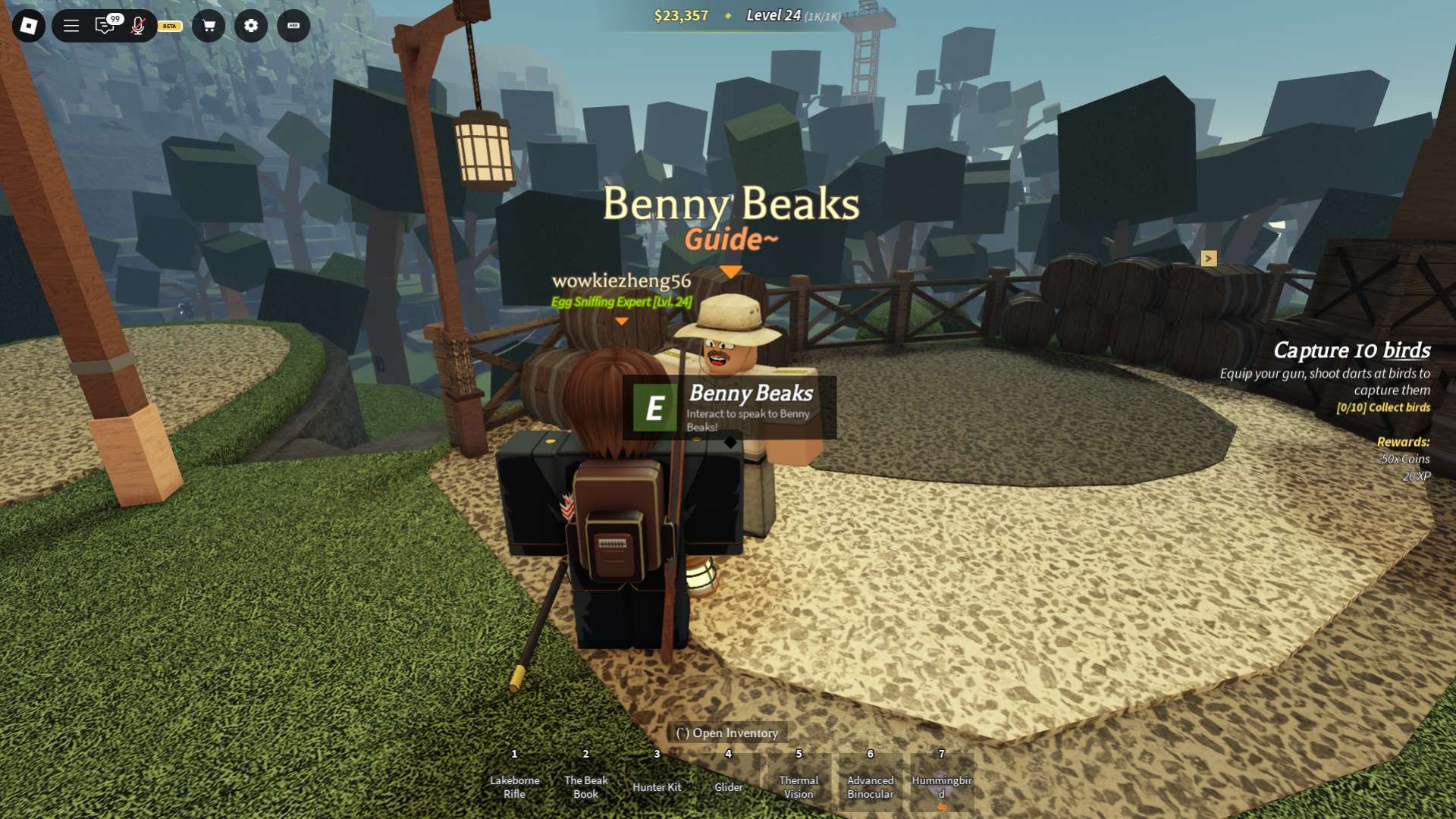The width and height of the screenshot is (1456, 819).
Task: Equip the Thermal Vision in slot 5
Action: point(798,781)
